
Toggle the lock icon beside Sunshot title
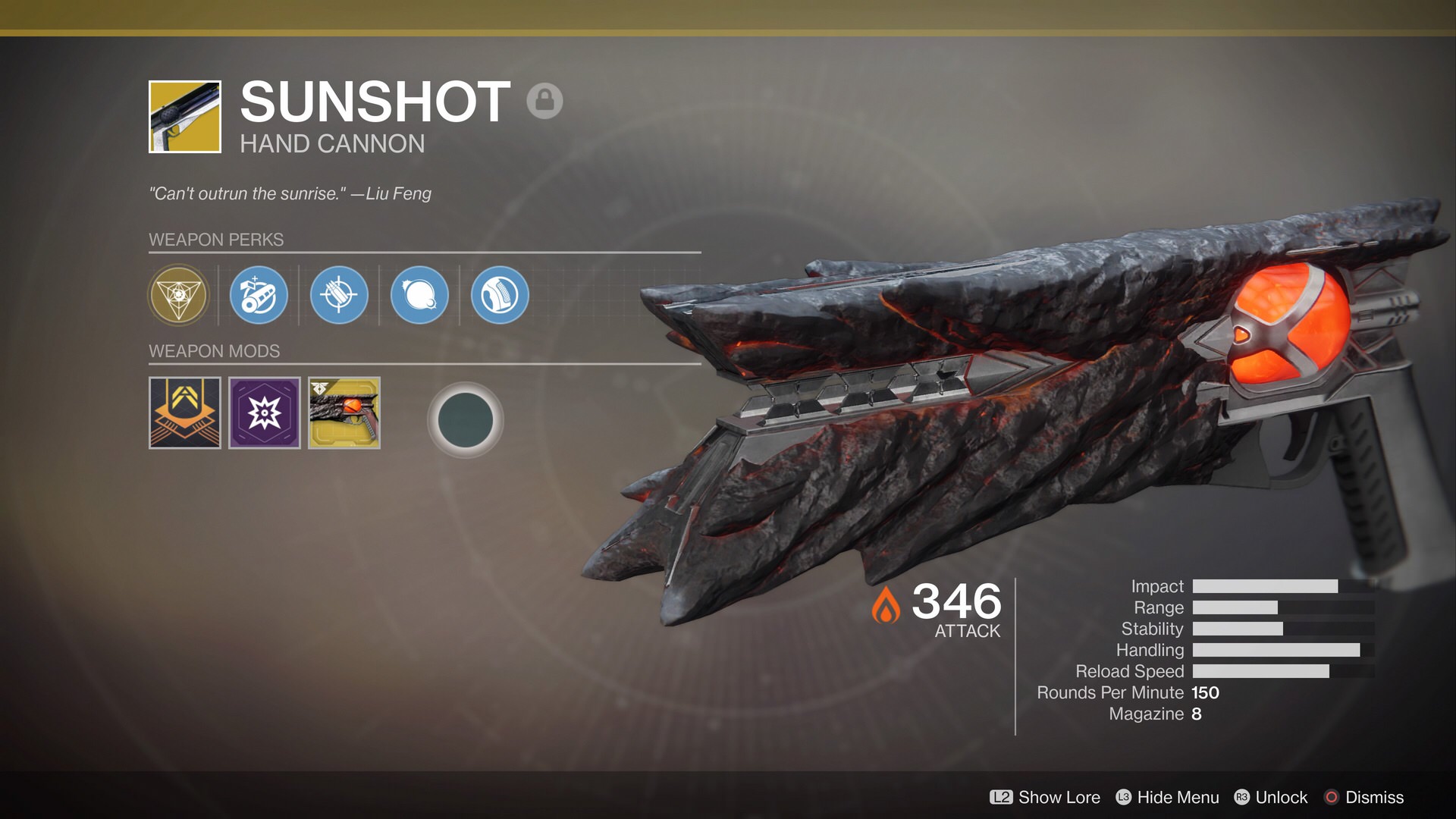point(544,100)
